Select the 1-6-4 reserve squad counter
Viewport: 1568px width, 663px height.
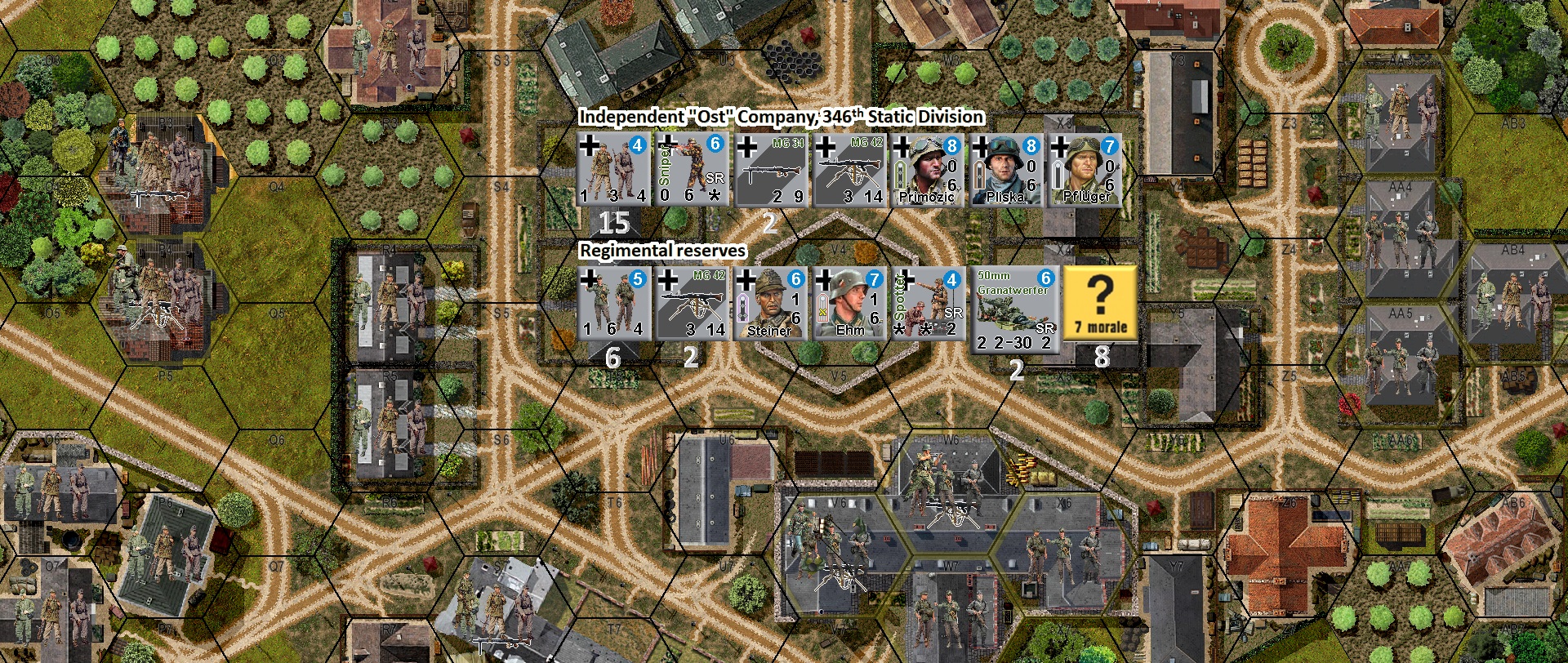[x=616, y=304]
